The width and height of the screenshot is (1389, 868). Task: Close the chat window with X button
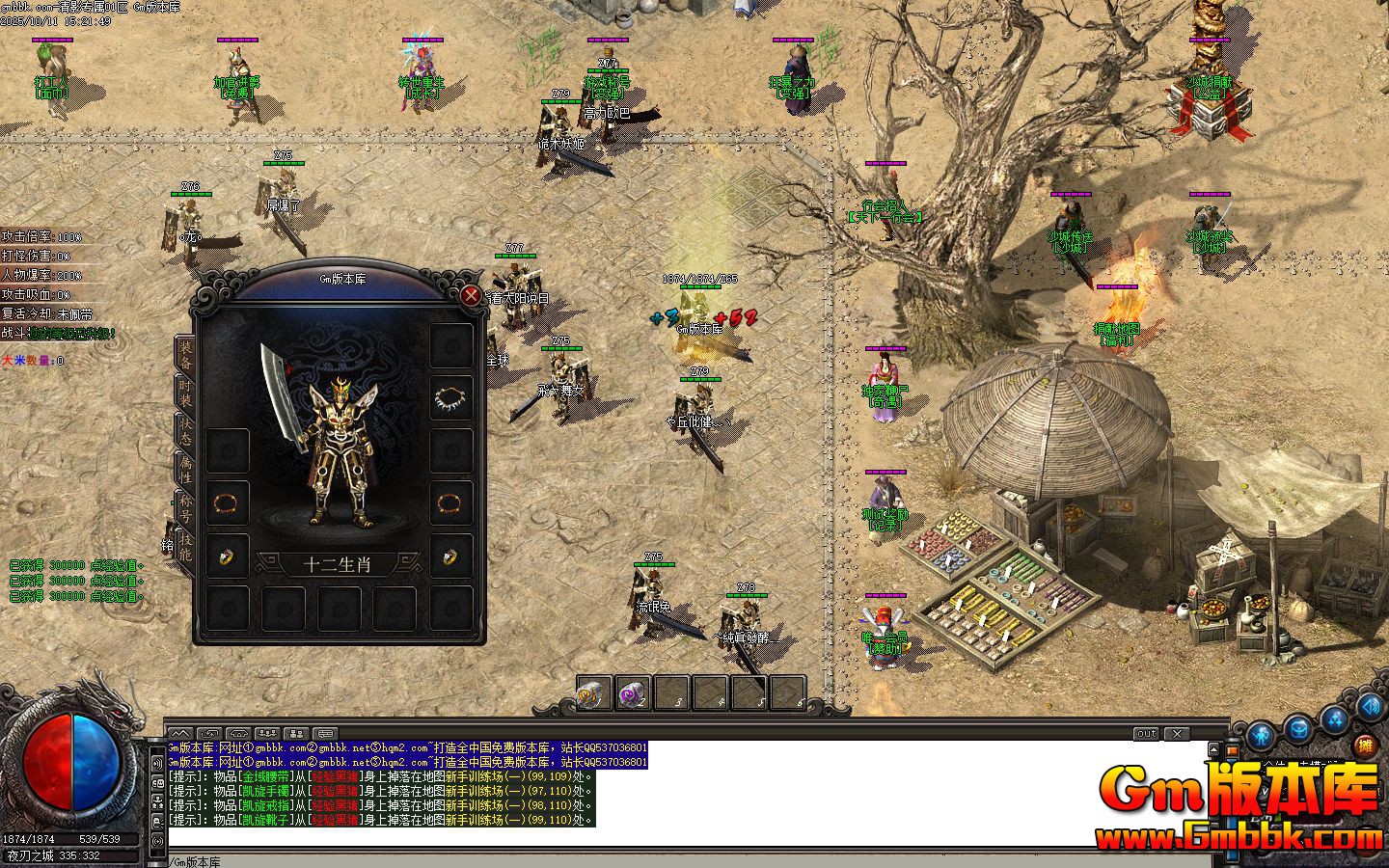(x=1178, y=734)
